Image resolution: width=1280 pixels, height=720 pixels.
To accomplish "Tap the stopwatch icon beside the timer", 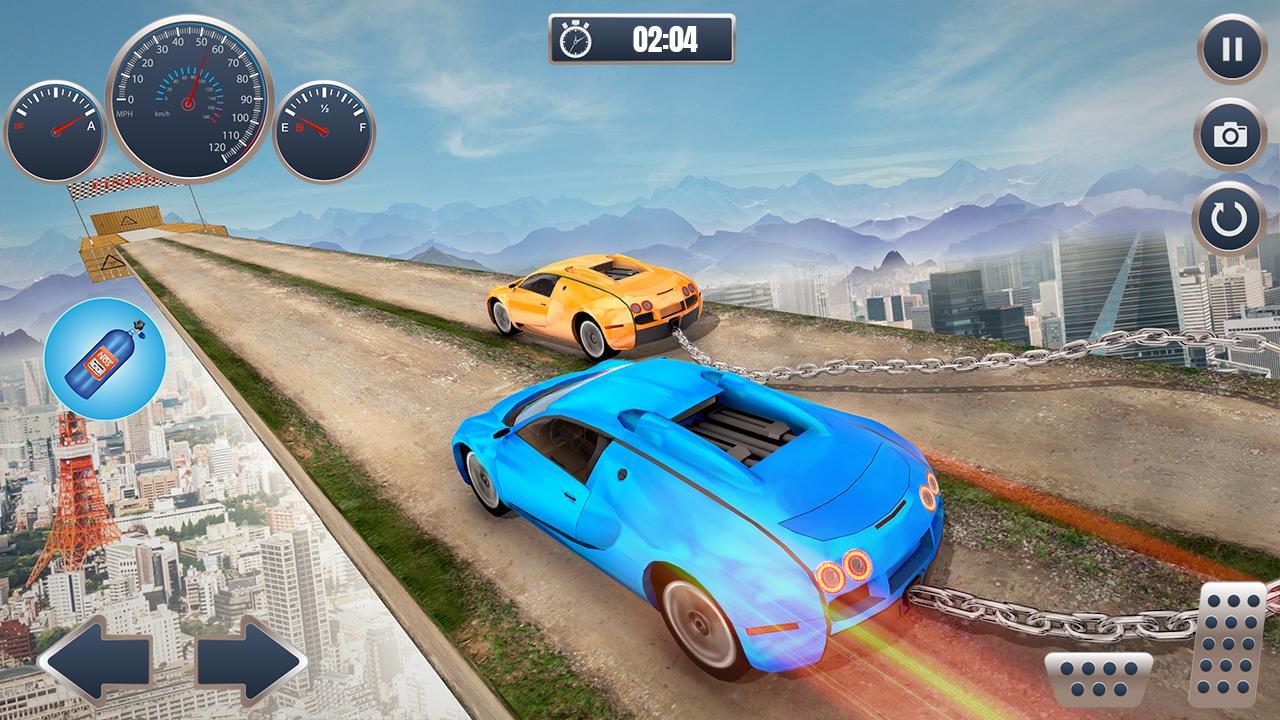I will point(575,40).
